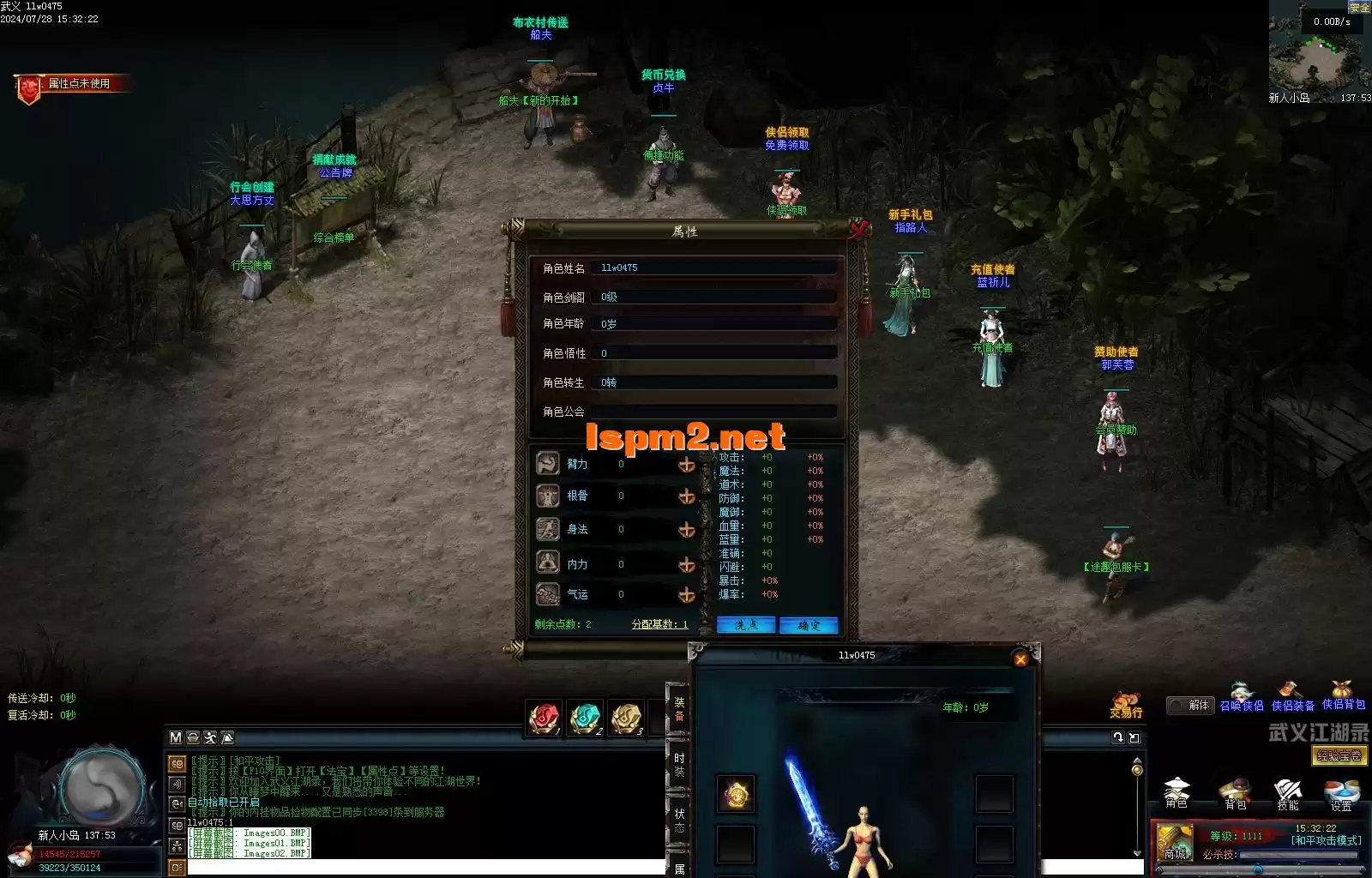
Task: Use the 经验宝卷 experience scroll button
Action: point(1339,755)
